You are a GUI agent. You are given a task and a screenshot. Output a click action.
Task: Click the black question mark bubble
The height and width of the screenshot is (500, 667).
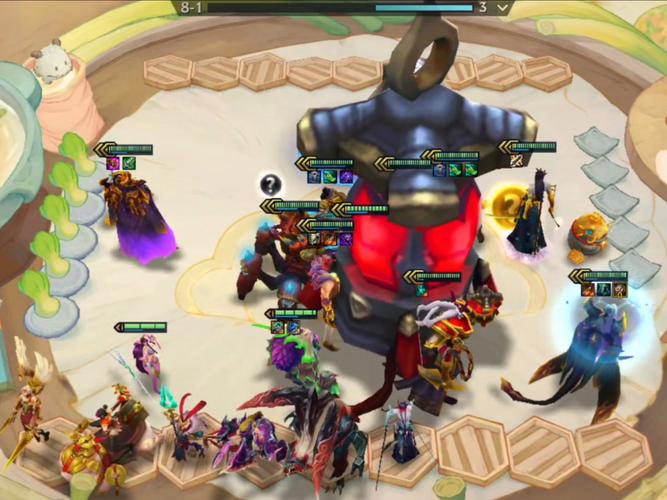(270, 184)
